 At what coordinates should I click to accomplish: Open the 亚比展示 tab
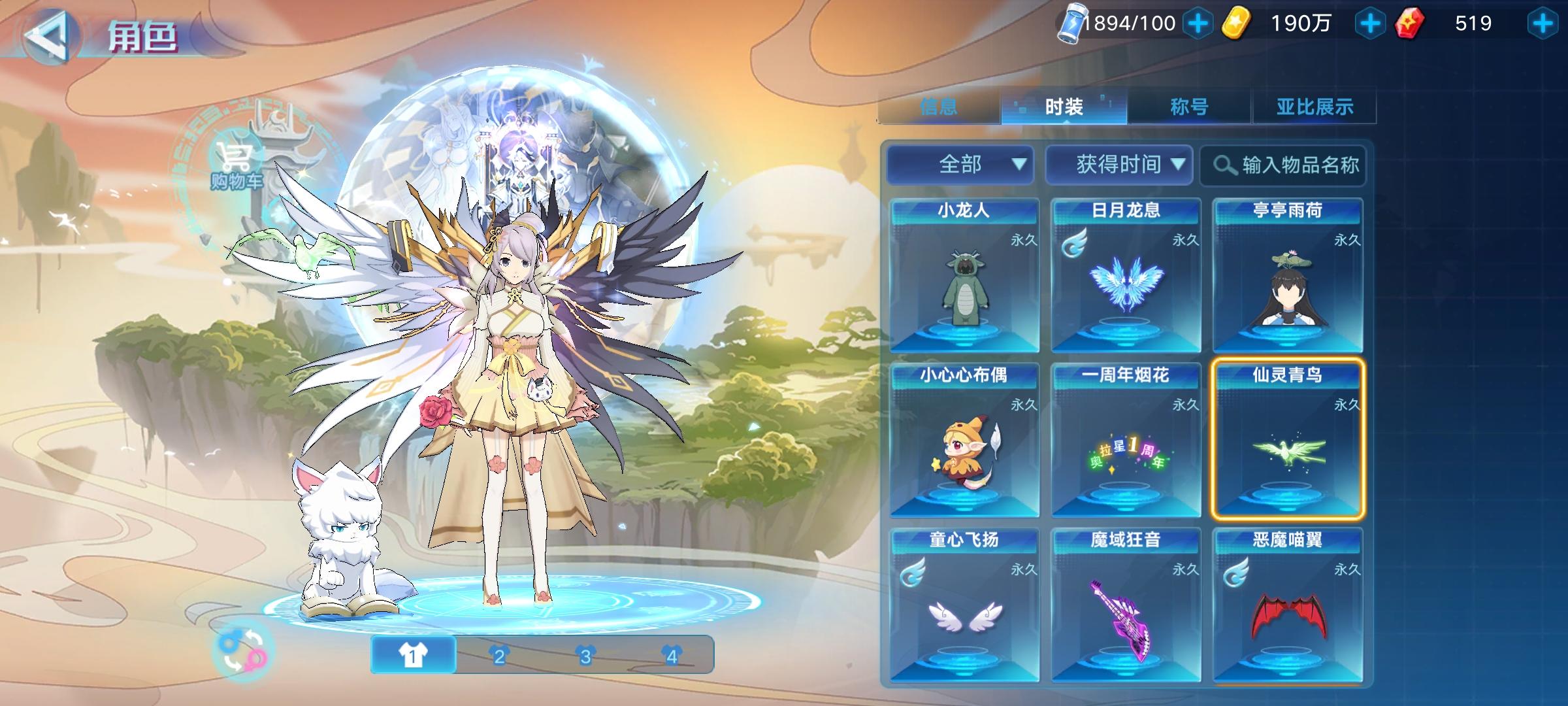pos(1315,106)
